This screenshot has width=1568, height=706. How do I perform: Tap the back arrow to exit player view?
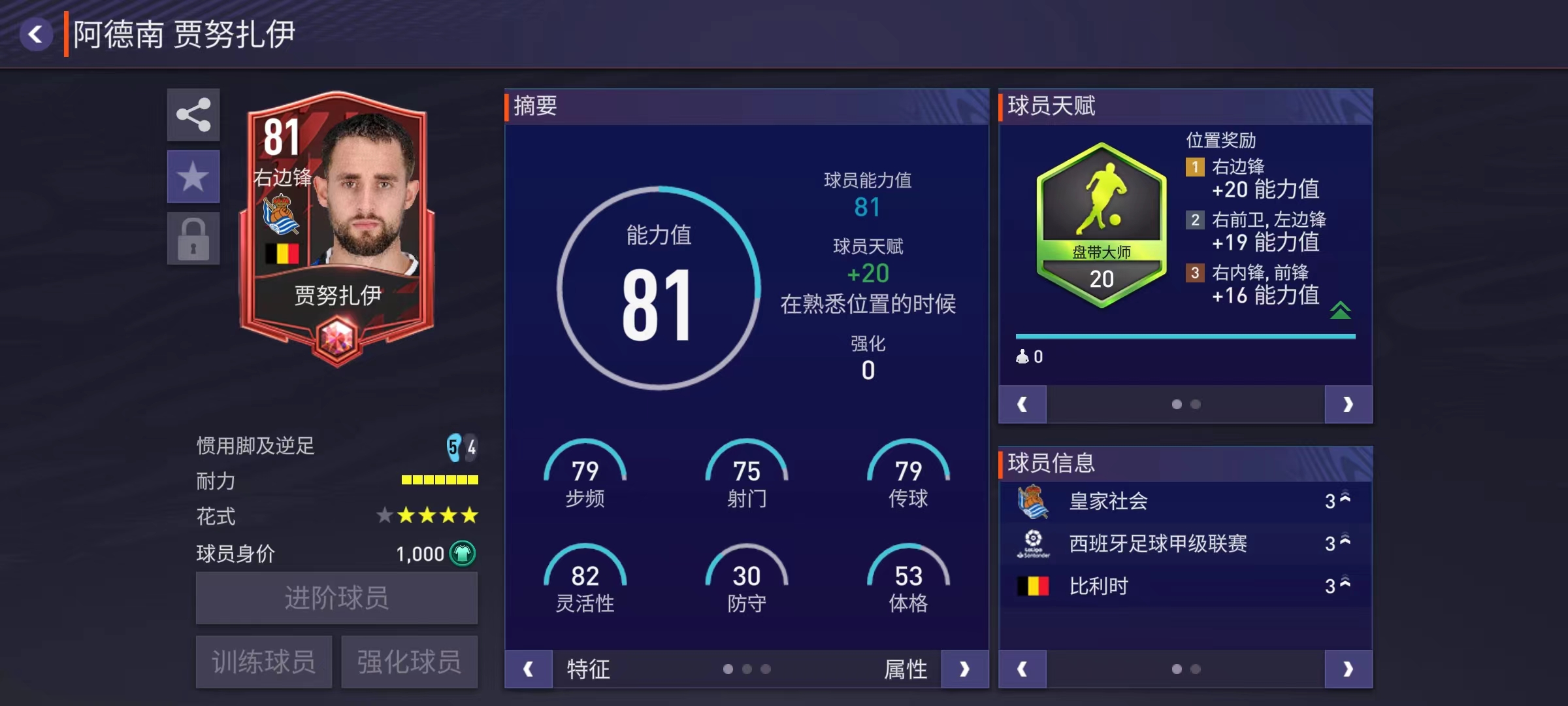pyautogui.click(x=37, y=33)
